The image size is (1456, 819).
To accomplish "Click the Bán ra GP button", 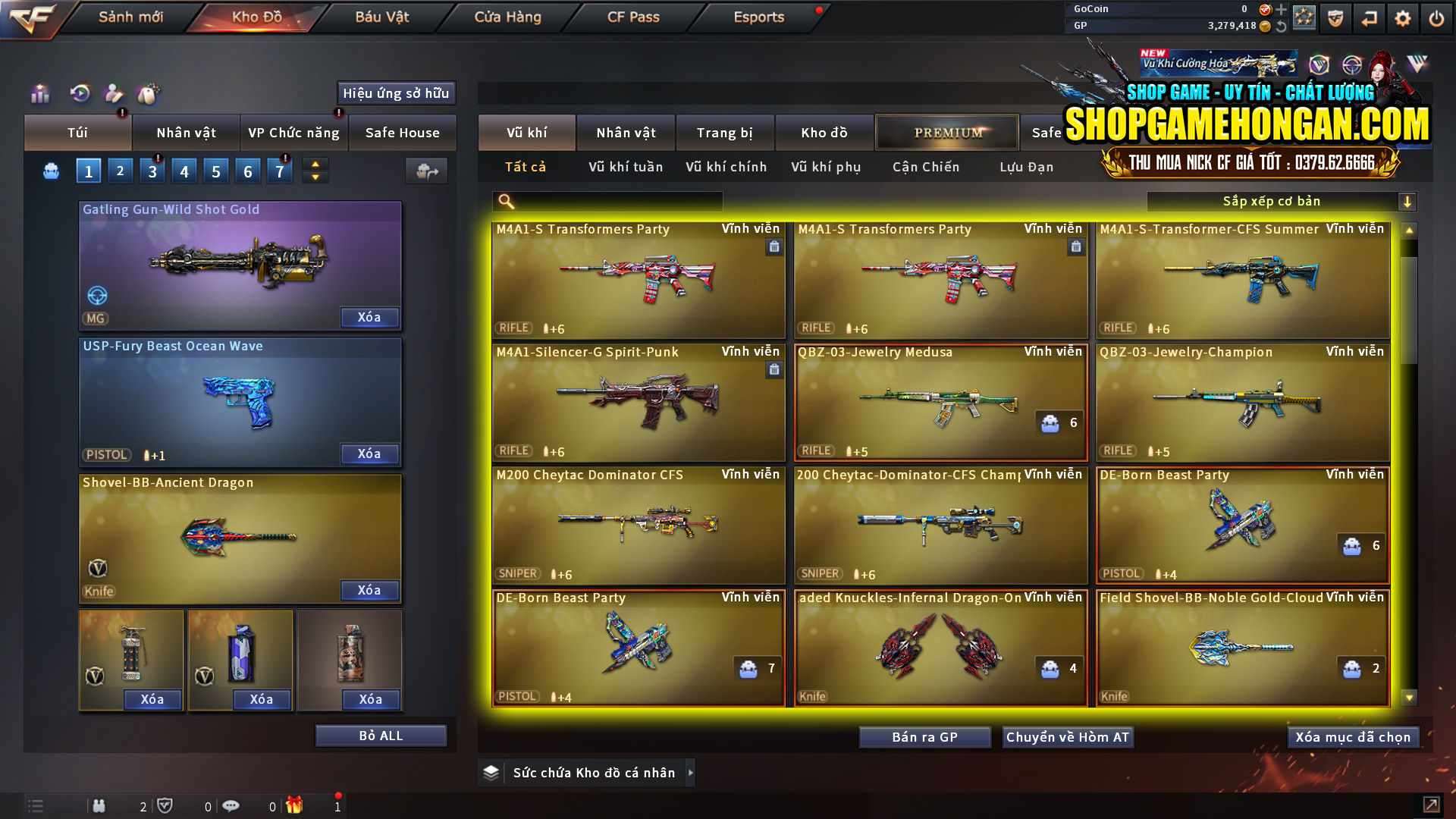I will tap(924, 736).
